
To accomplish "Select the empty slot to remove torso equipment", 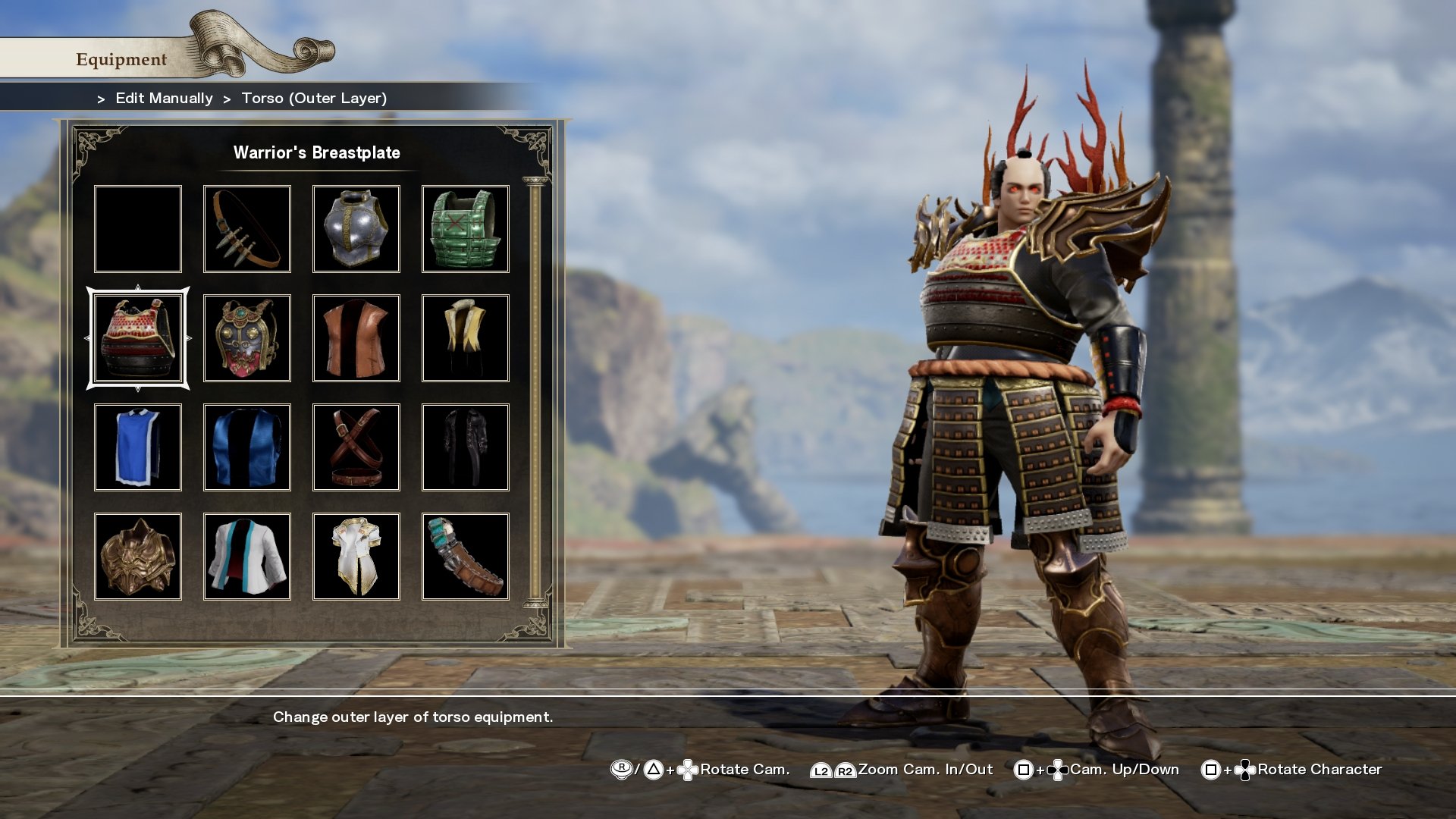I will 137,227.
